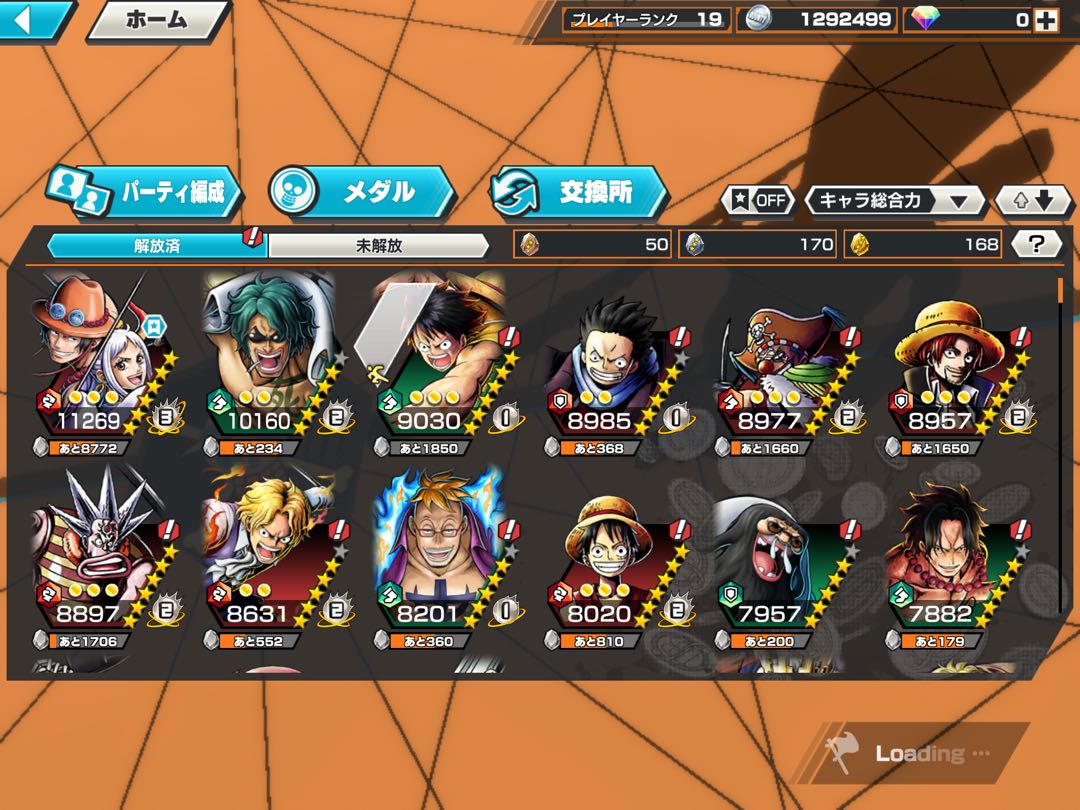Return to ホーム home screen
Viewport: 1080px width, 810px height.
pyautogui.click(x=156, y=20)
